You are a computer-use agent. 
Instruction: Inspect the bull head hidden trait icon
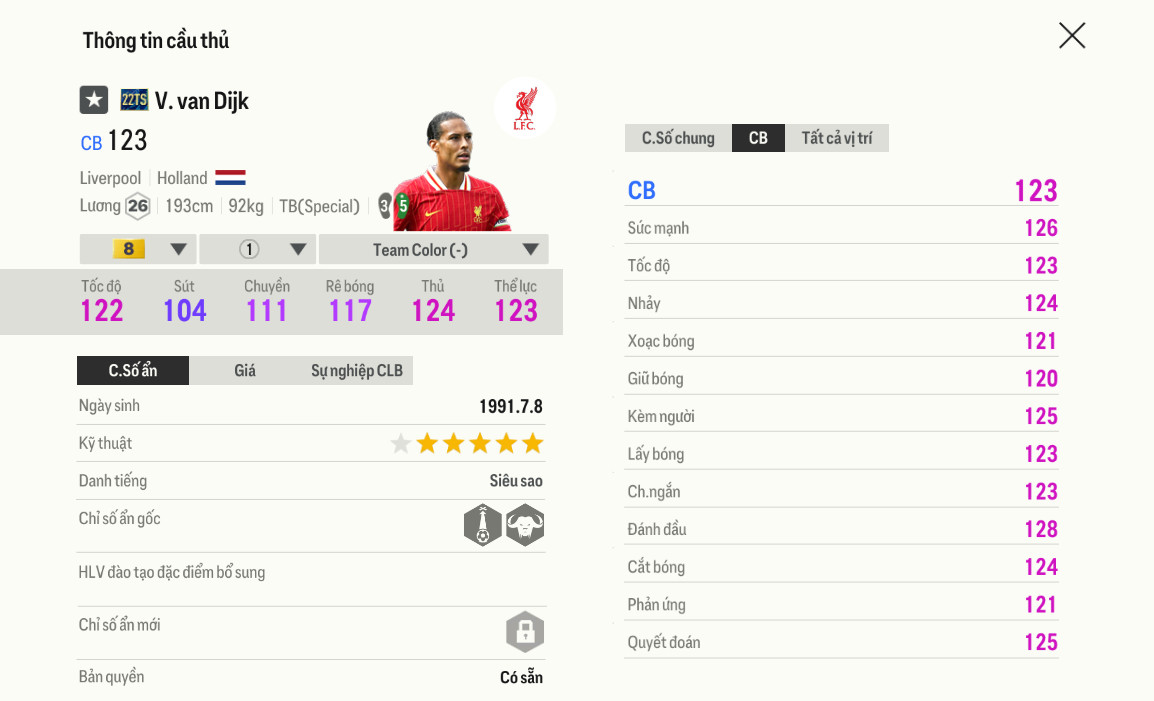525,525
